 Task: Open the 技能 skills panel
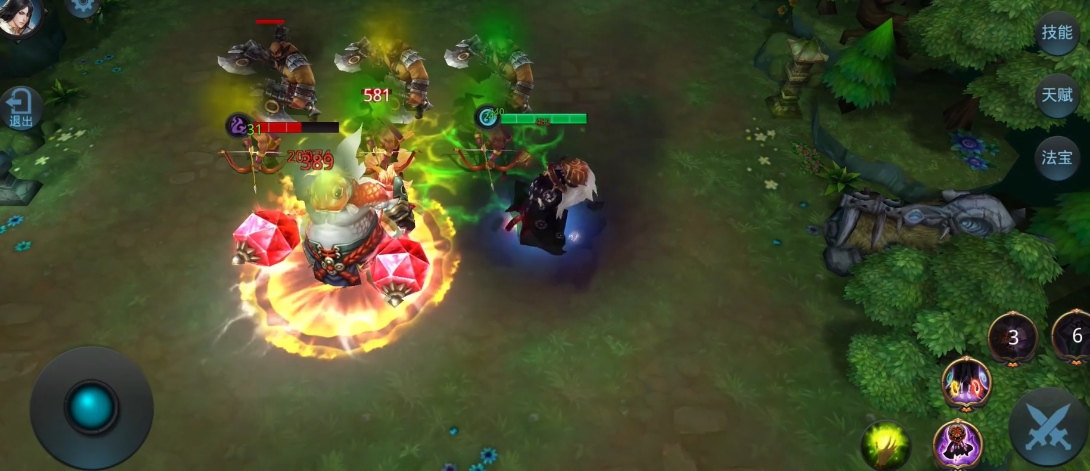tap(1057, 32)
